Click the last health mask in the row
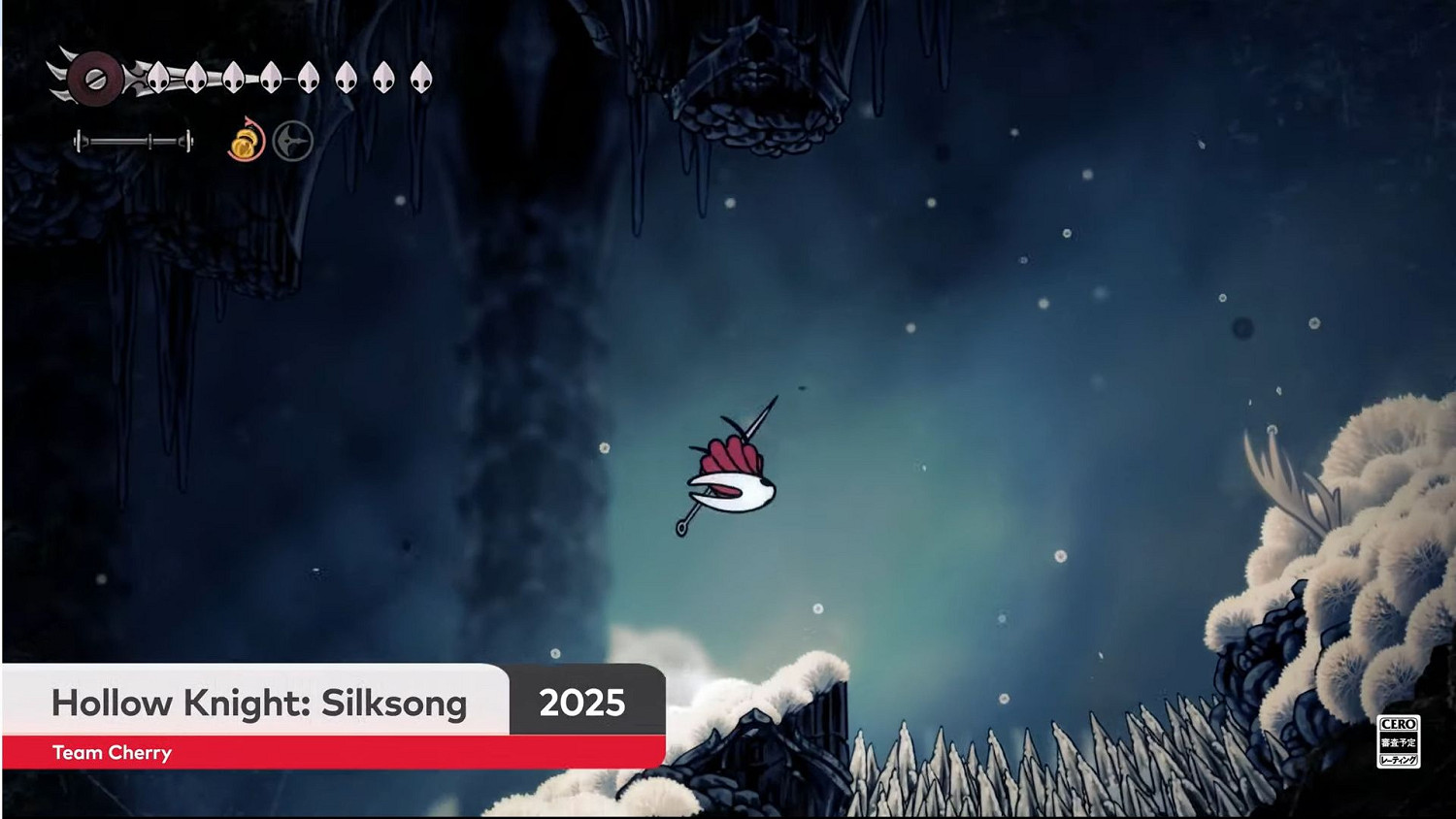This screenshot has width=1456, height=819. click(421, 78)
